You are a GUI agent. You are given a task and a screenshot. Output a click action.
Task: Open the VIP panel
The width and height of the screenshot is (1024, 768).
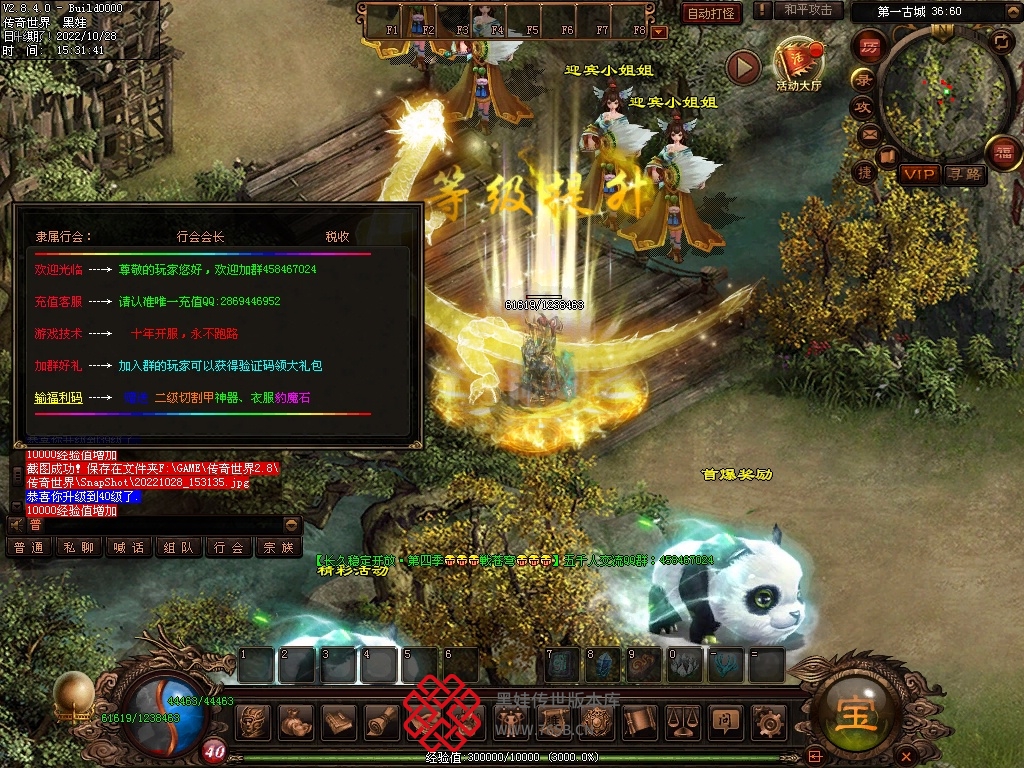[919, 174]
